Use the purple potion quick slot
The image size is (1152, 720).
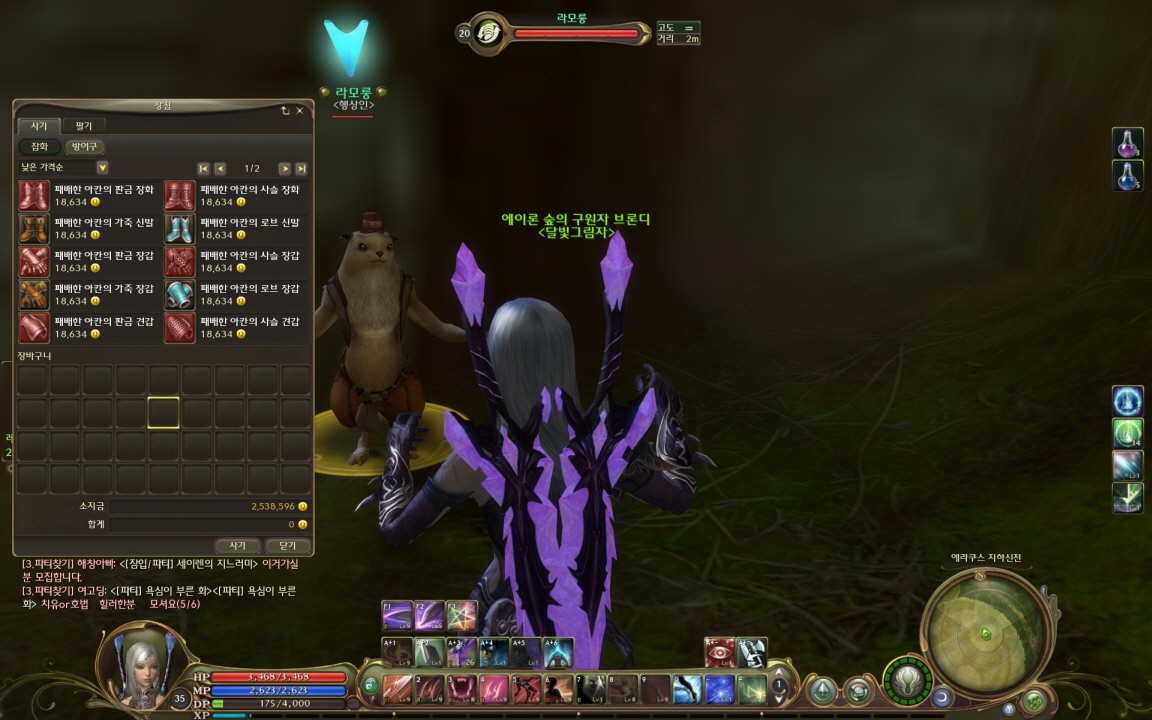pyautogui.click(x=1127, y=143)
